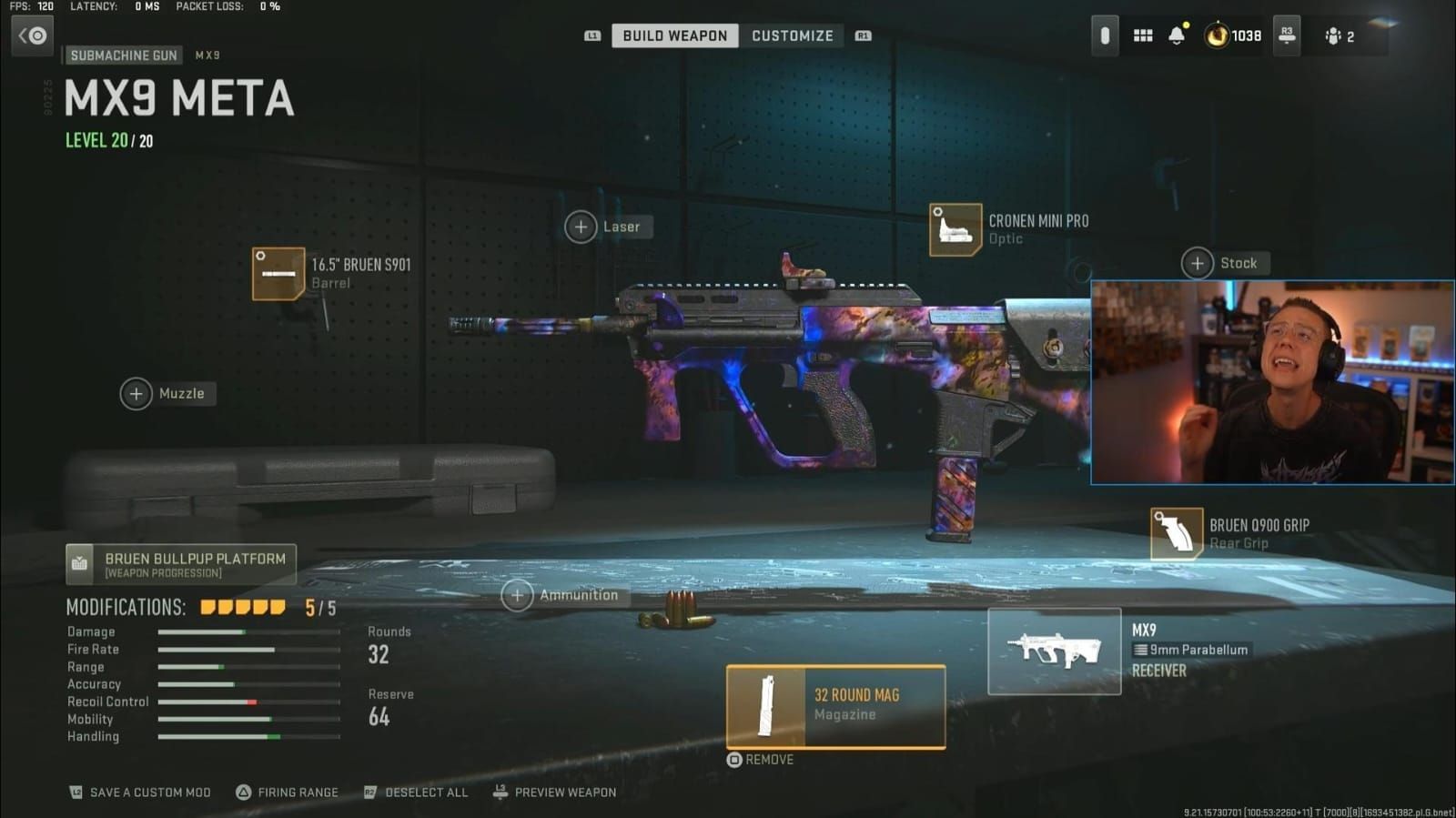Open the empty Ammunition slot
This screenshot has width=1456, height=818.
pos(517,595)
